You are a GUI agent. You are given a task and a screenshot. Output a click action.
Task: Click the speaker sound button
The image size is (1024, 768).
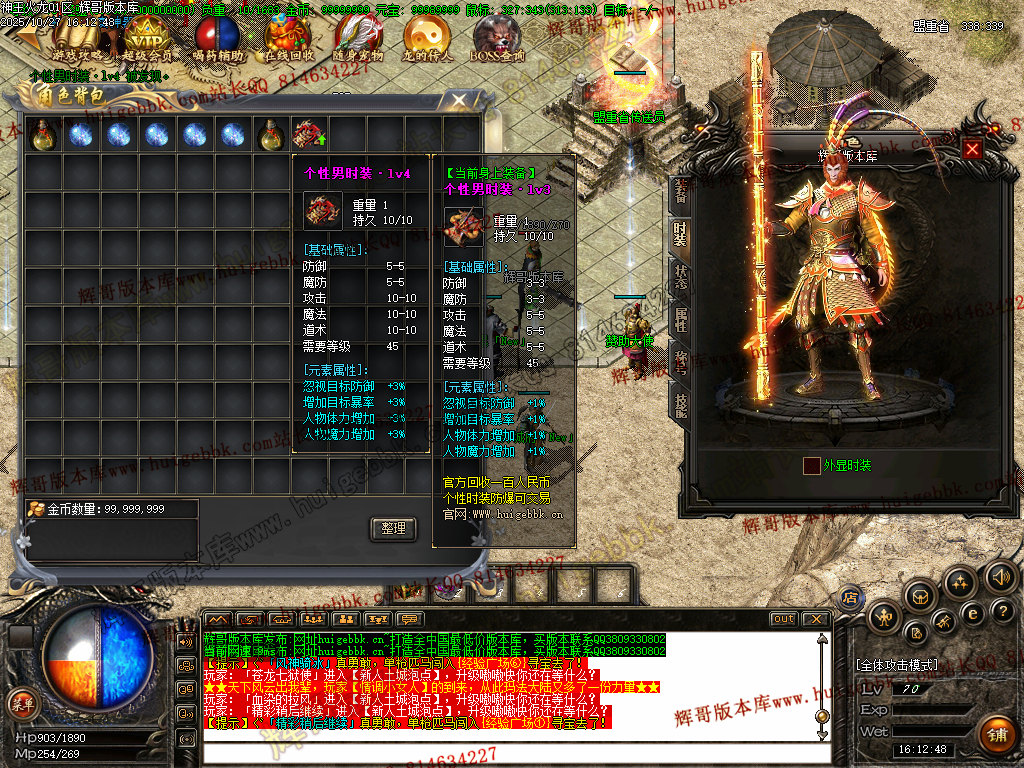[x=1000, y=576]
